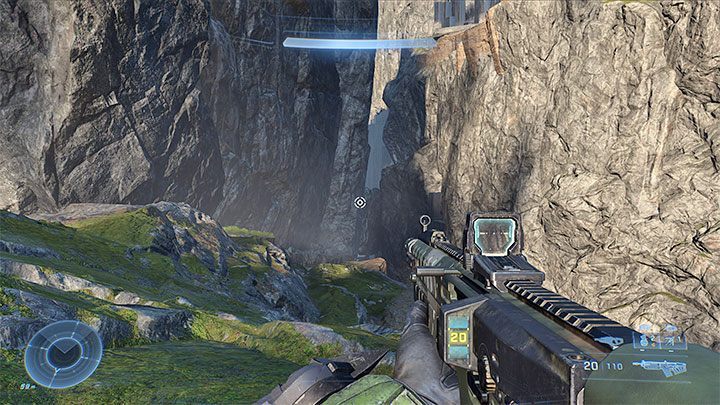Select the assault rifle weapon icon
Screen dimensions: 720x405
661,367
